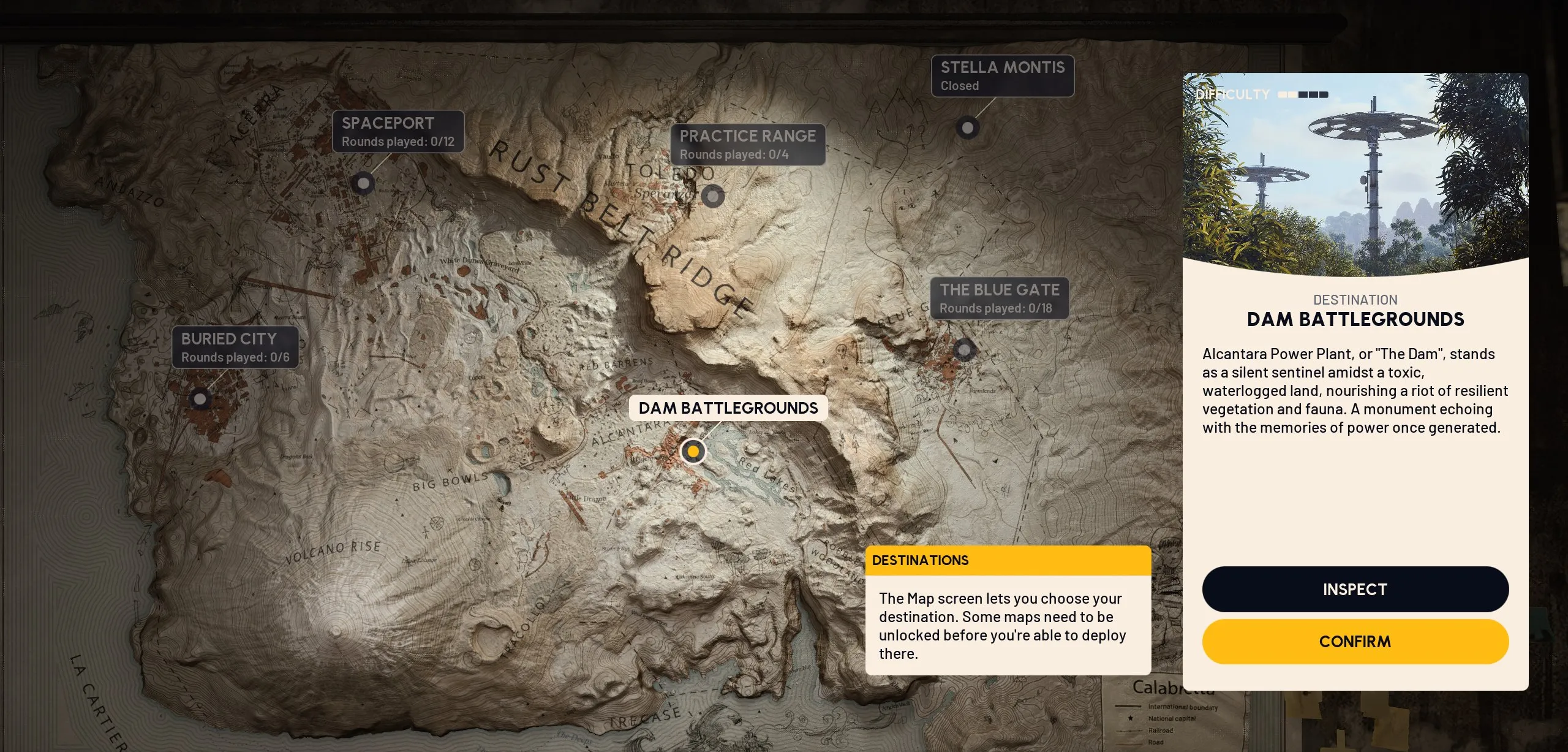
Task: Select the Practice Range marker
Action: pyautogui.click(x=712, y=197)
